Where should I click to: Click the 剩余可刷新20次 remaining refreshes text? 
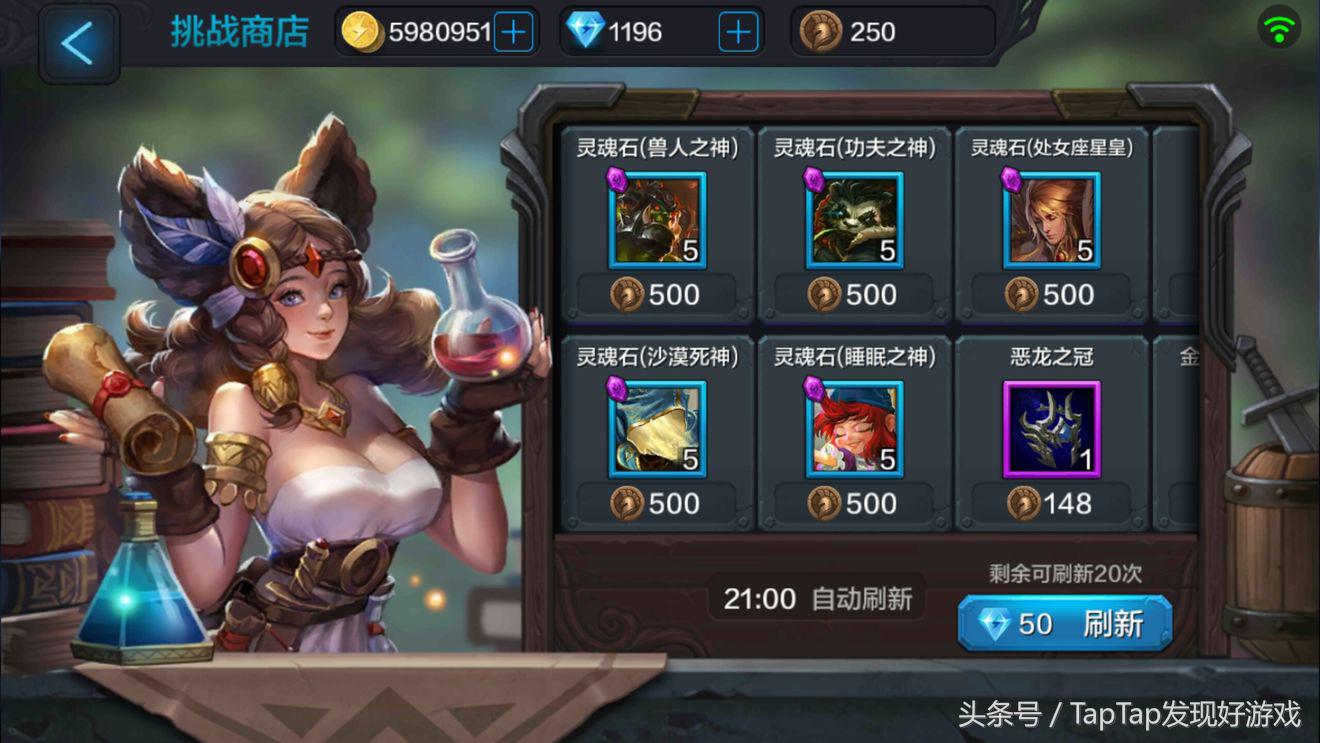(1065, 569)
